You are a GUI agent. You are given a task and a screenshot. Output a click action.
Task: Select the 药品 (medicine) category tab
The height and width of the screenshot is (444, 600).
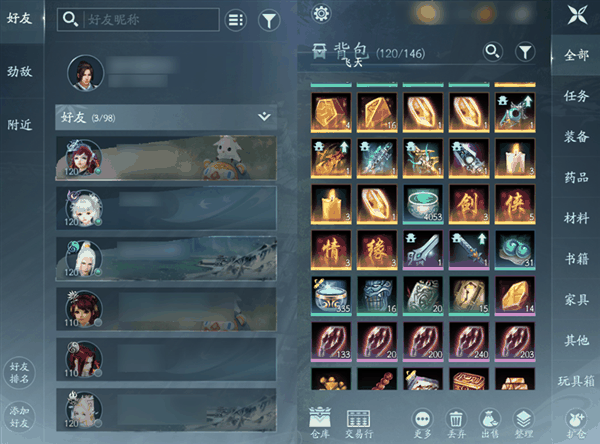(576, 178)
